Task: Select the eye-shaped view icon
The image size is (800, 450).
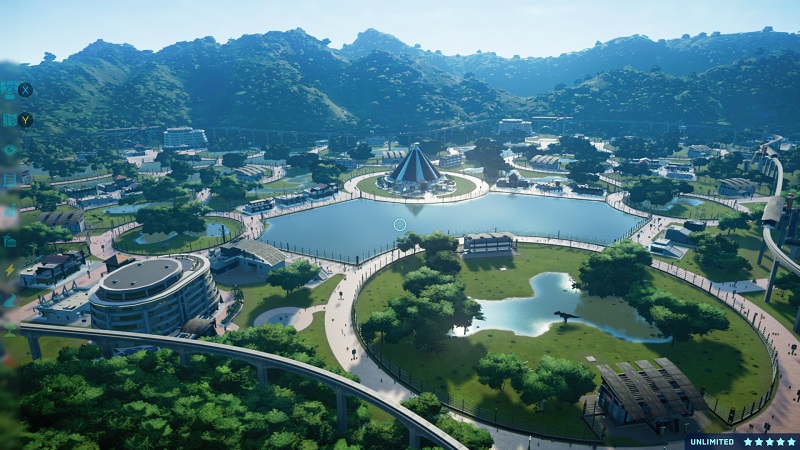Action: (10, 150)
